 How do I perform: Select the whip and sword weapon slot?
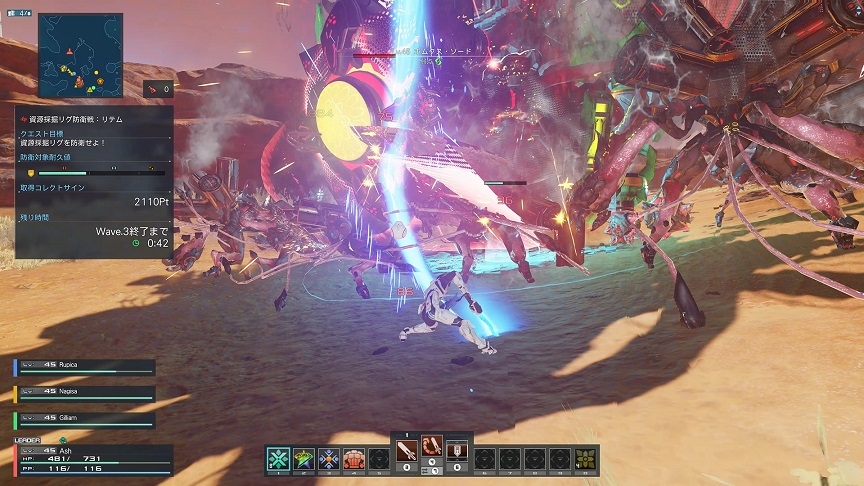(x=432, y=447)
